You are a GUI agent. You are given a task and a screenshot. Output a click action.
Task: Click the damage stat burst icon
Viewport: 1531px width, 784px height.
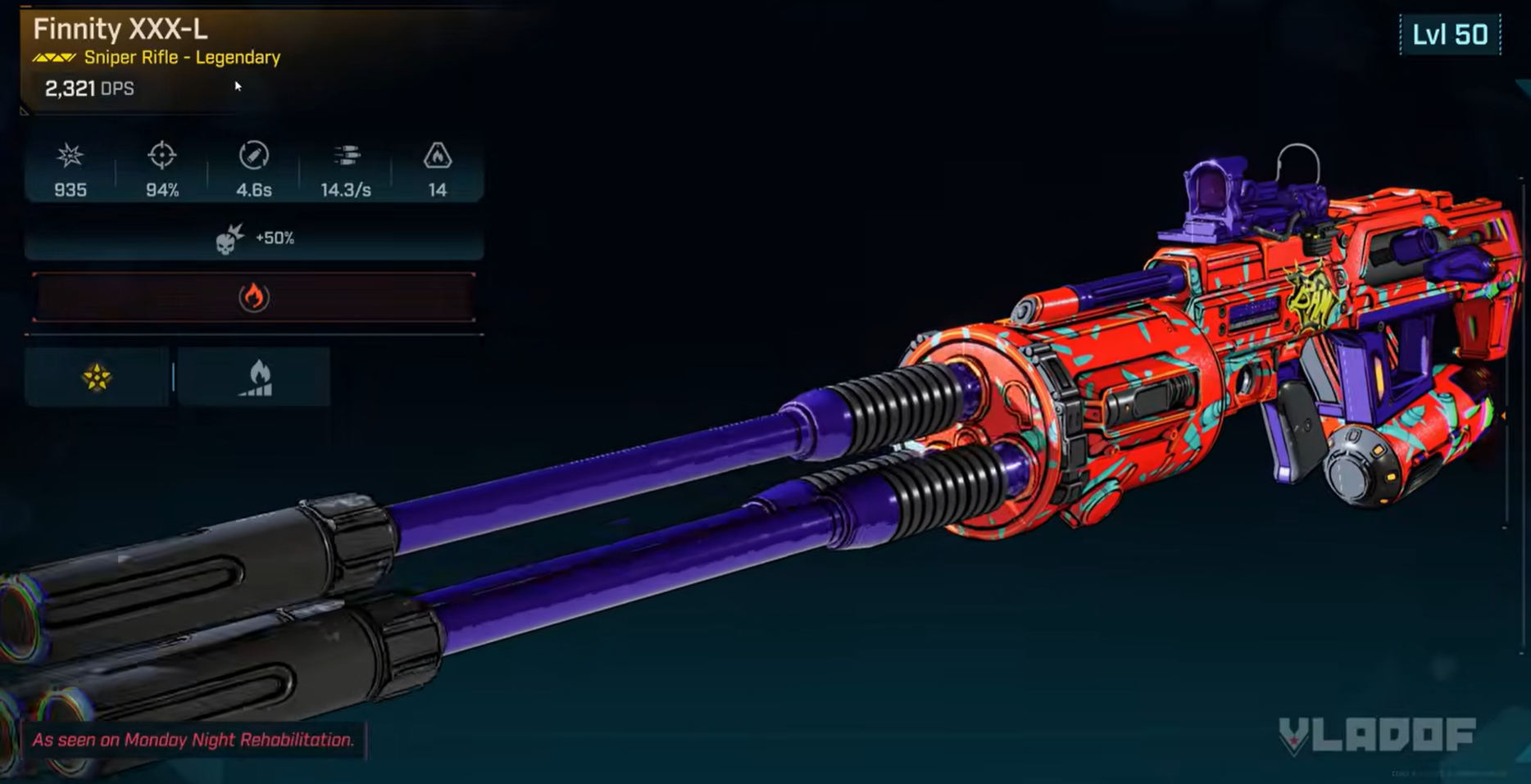point(70,155)
